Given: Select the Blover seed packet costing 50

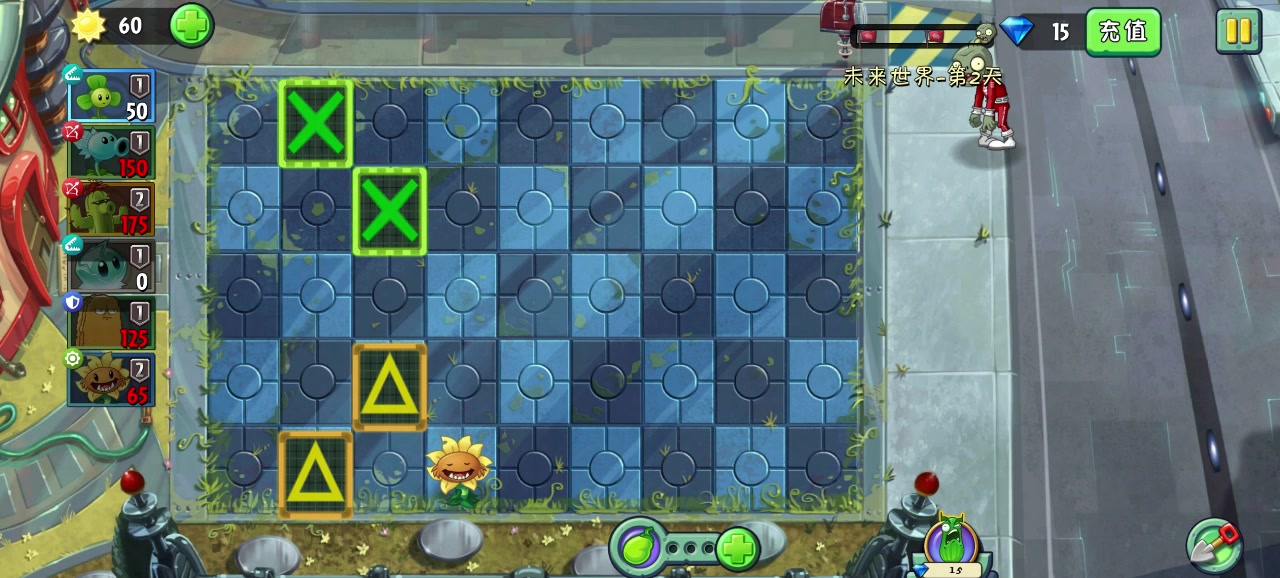Looking at the screenshot, I should [x=111, y=97].
